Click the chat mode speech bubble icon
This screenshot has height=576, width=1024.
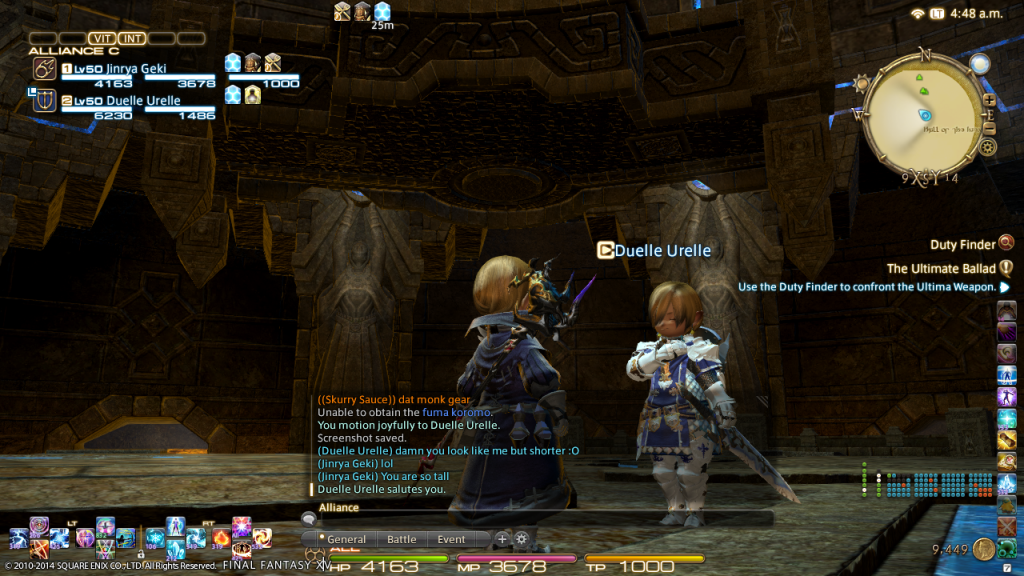click(309, 518)
